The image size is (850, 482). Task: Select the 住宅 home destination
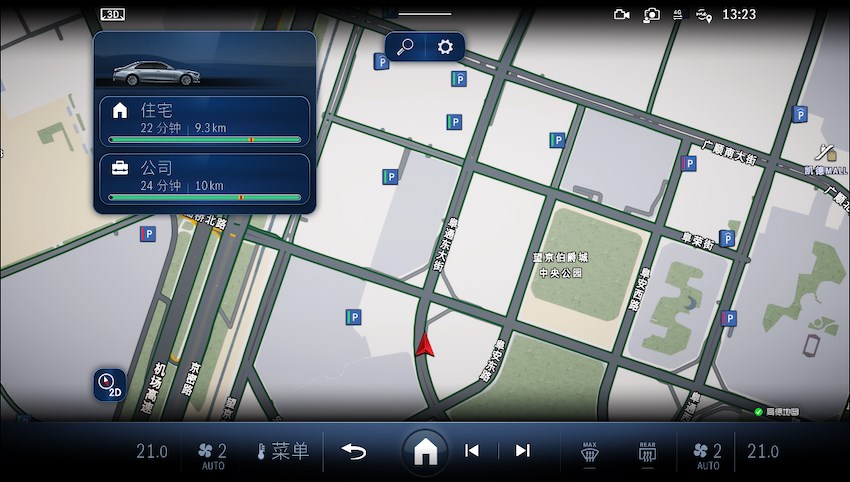tap(205, 120)
